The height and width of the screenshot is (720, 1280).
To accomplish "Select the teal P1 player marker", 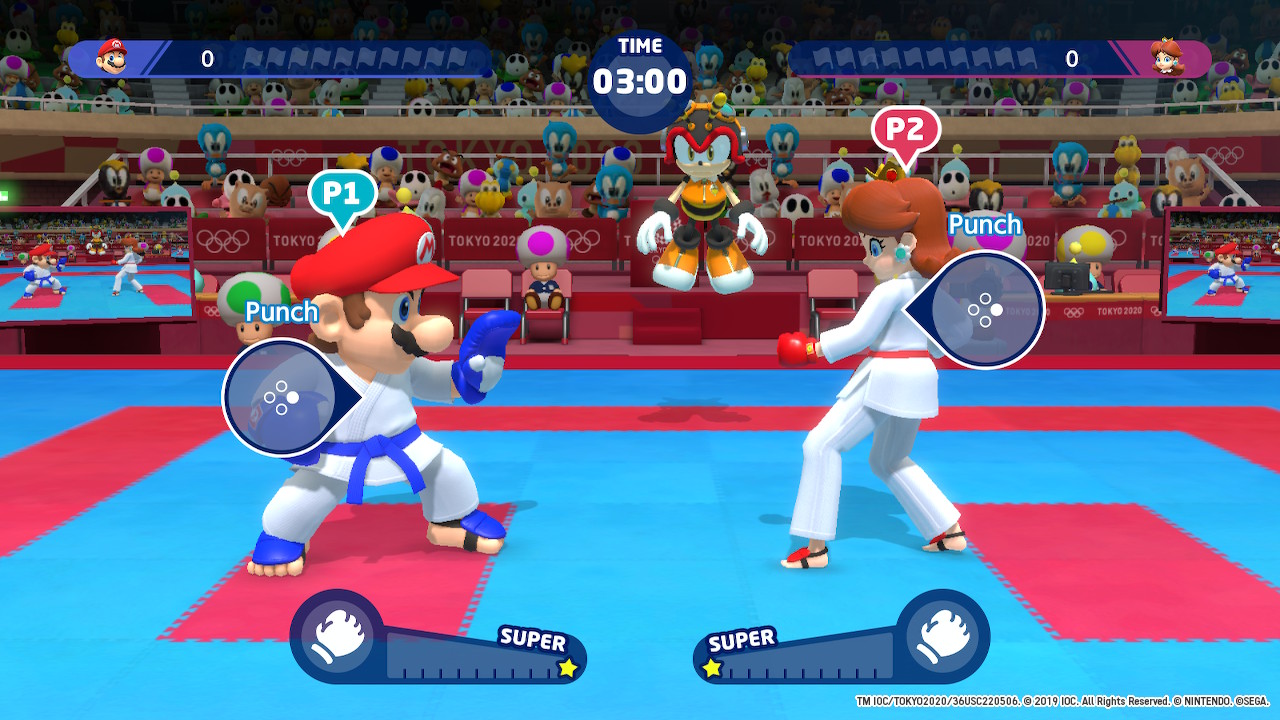I will click(342, 194).
